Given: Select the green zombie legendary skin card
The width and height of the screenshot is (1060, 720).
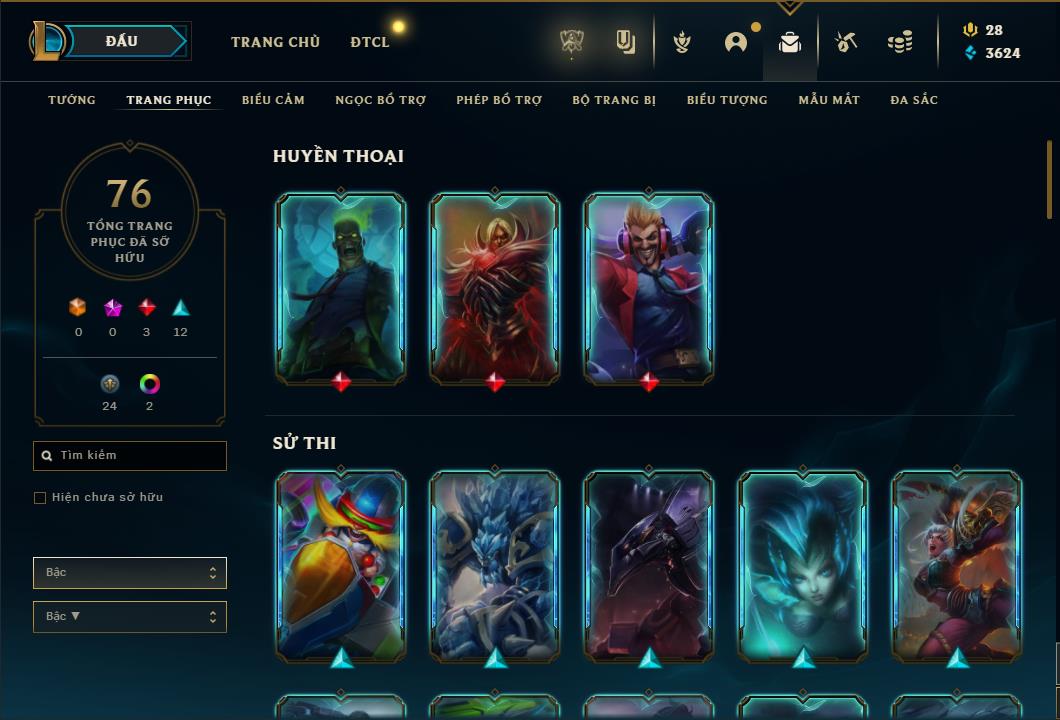Looking at the screenshot, I should pyautogui.click(x=341, y=287).
